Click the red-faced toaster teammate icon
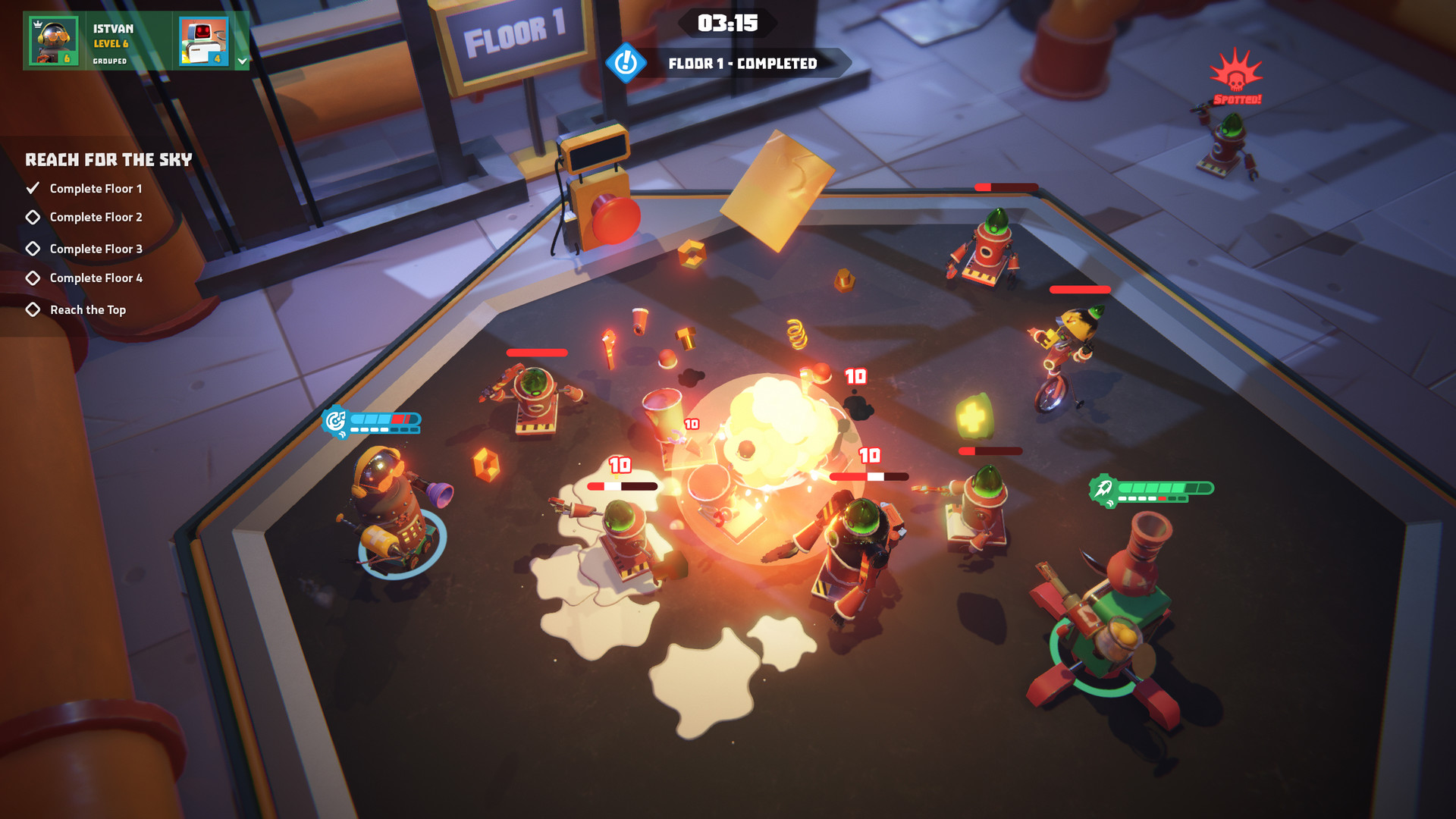The height and width of the screenshot is (819, 1456). coord(203,40)
